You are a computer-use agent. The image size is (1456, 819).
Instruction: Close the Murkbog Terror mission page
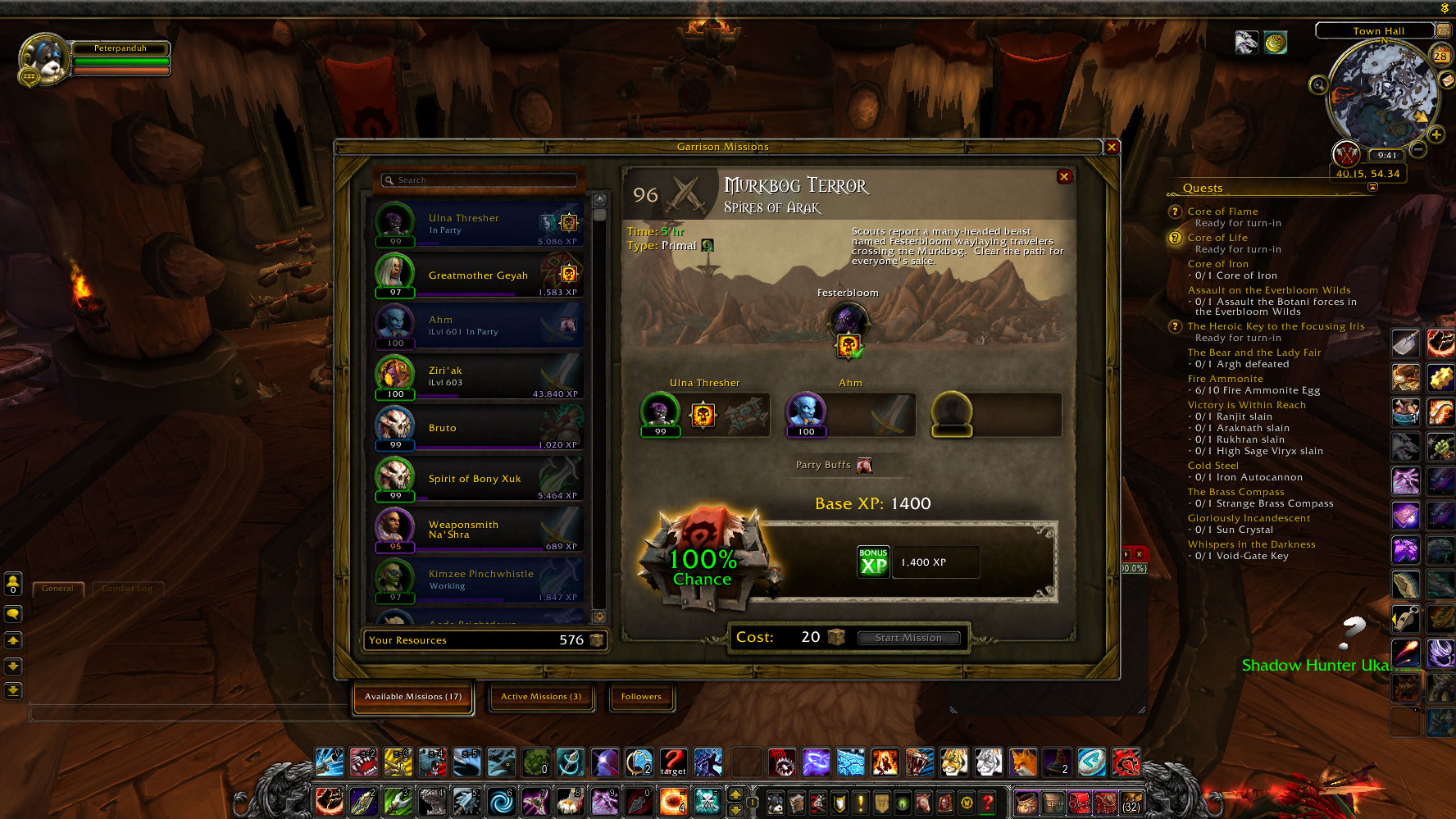point(1064,176)
